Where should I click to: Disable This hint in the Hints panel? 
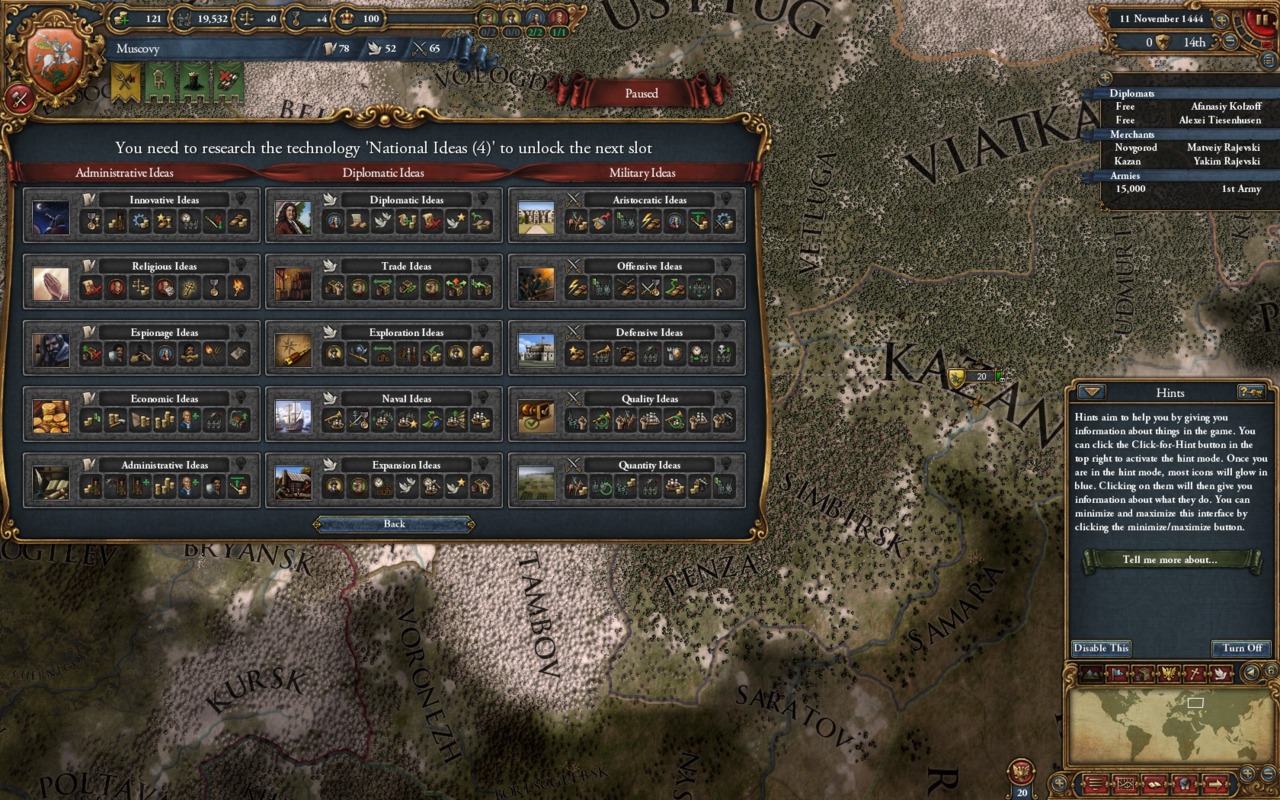(x=1100, y=648)
